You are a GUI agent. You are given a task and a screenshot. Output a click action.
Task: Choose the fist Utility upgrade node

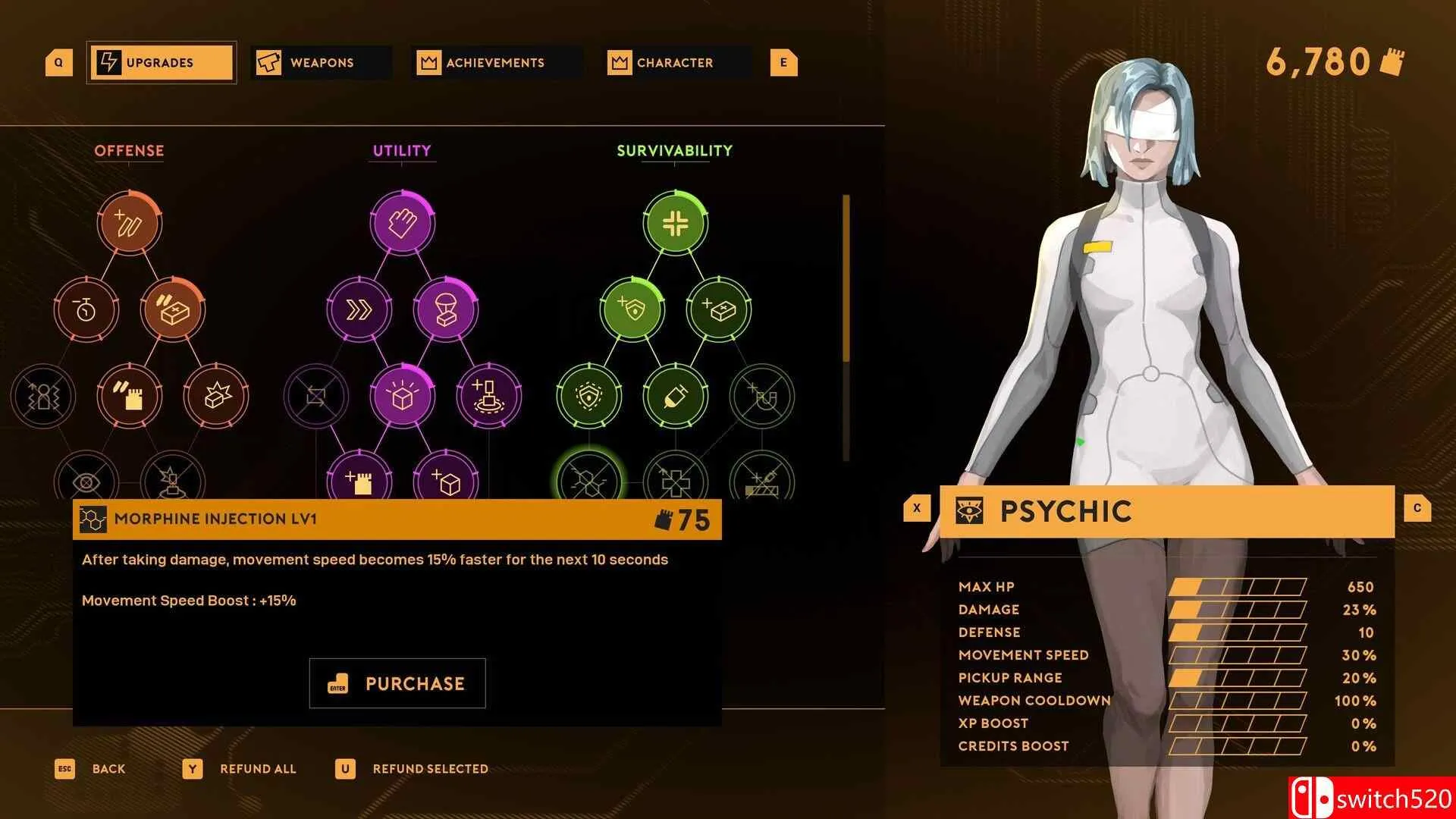point(402,223)
